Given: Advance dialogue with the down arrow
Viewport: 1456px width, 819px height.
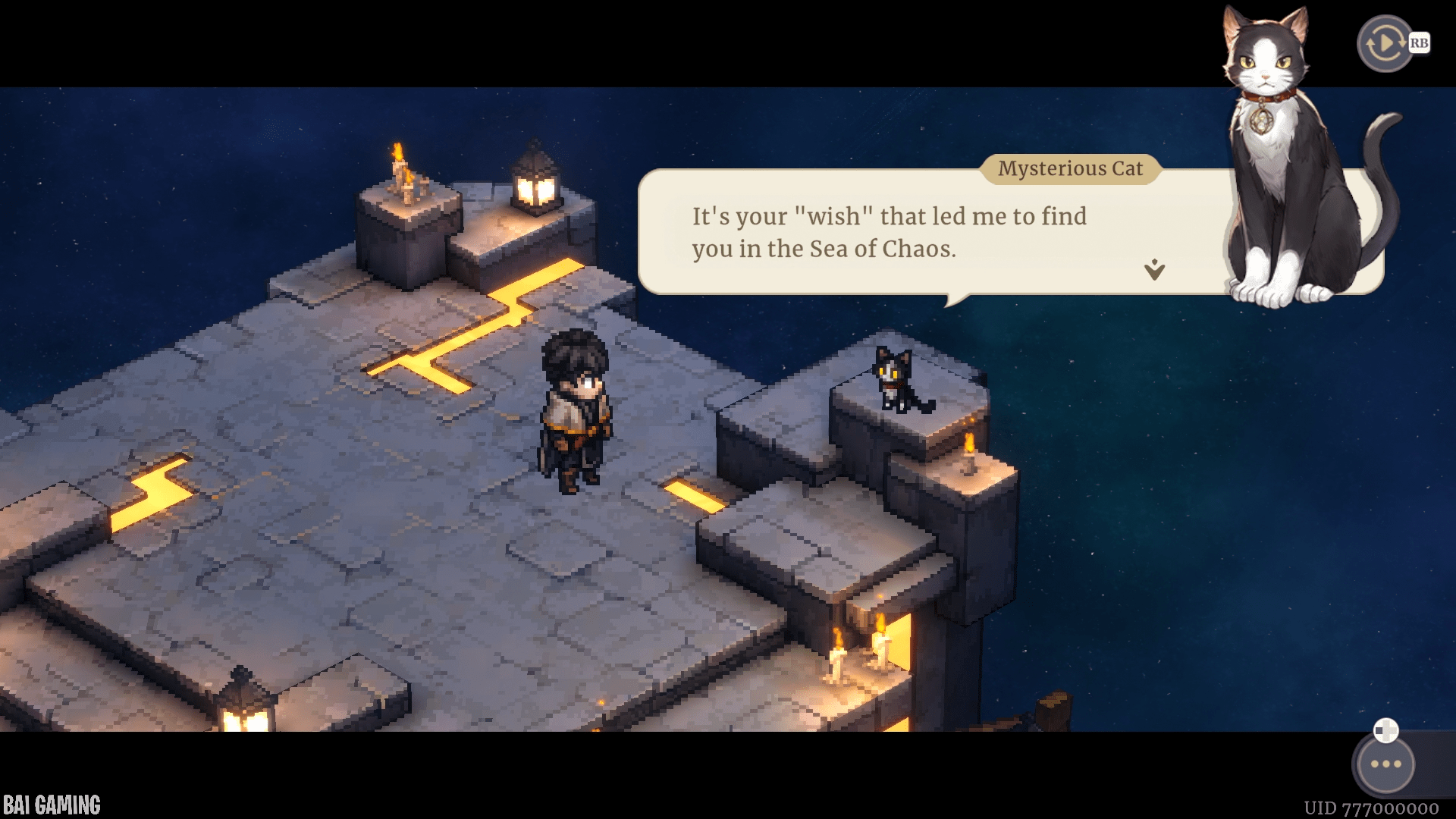Looking at the screenshot, I should pyautogui.click(x=1154, y=269).
